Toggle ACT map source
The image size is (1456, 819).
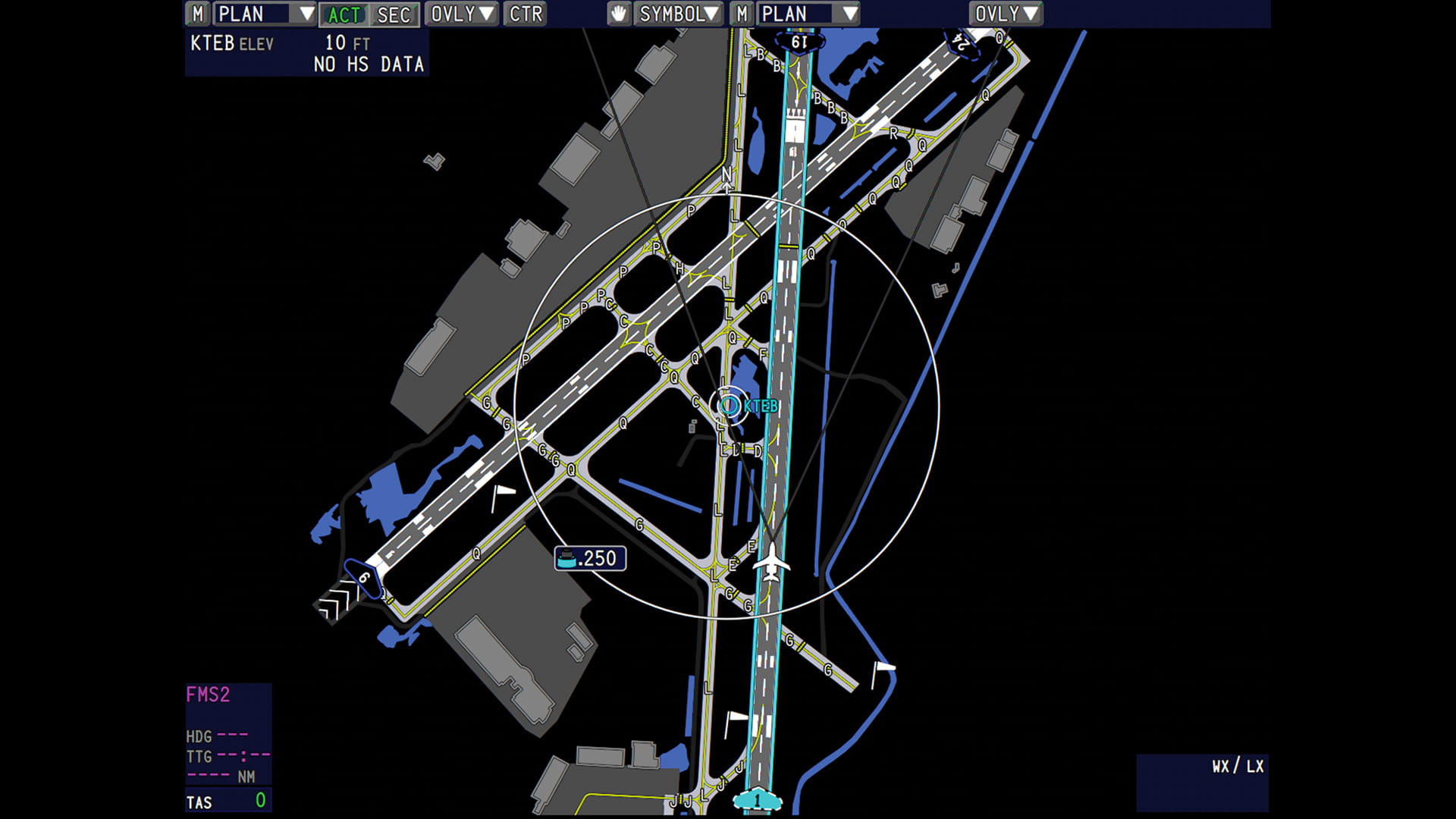pos(345,13)
